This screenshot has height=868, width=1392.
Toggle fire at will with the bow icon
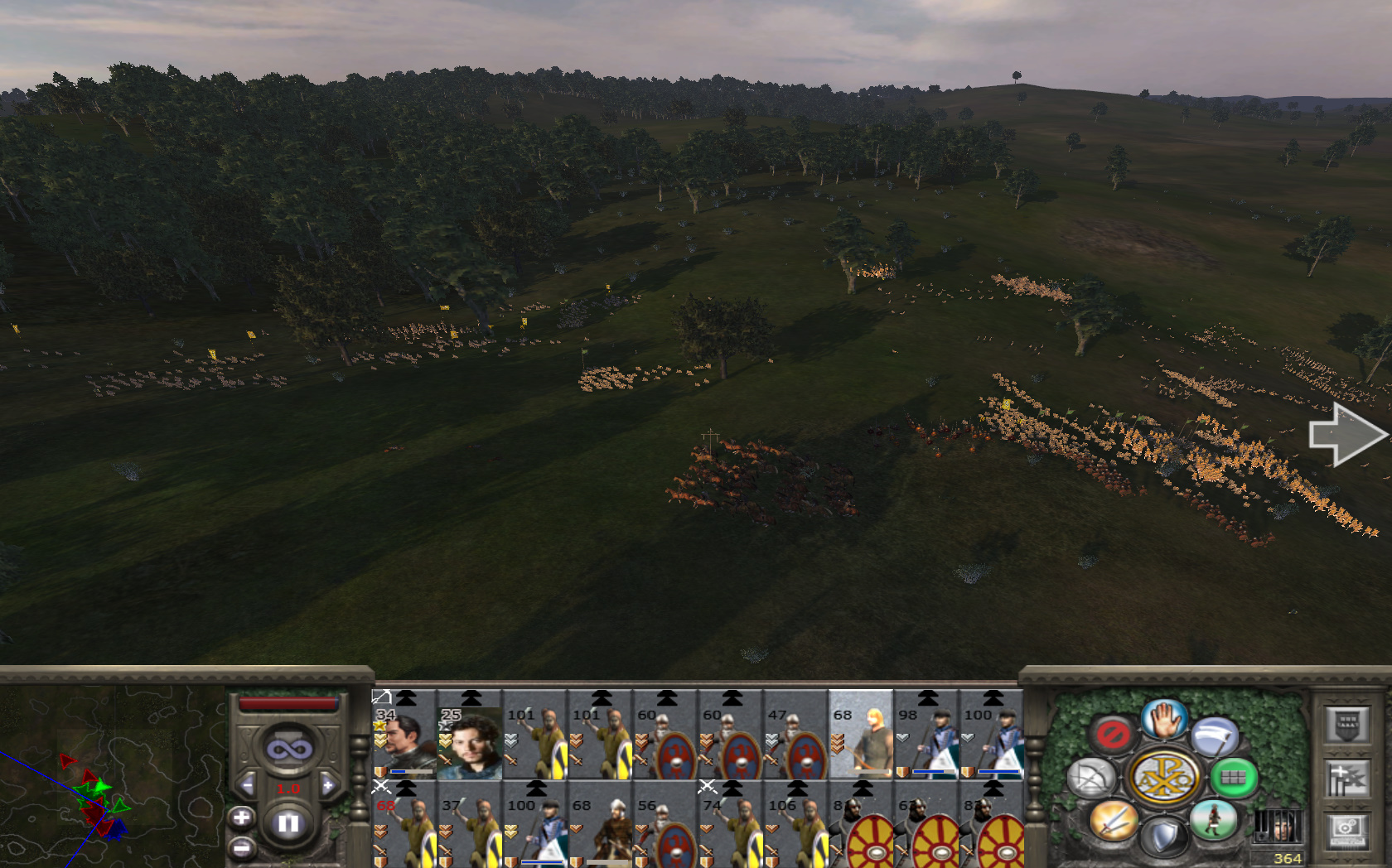1091,779
